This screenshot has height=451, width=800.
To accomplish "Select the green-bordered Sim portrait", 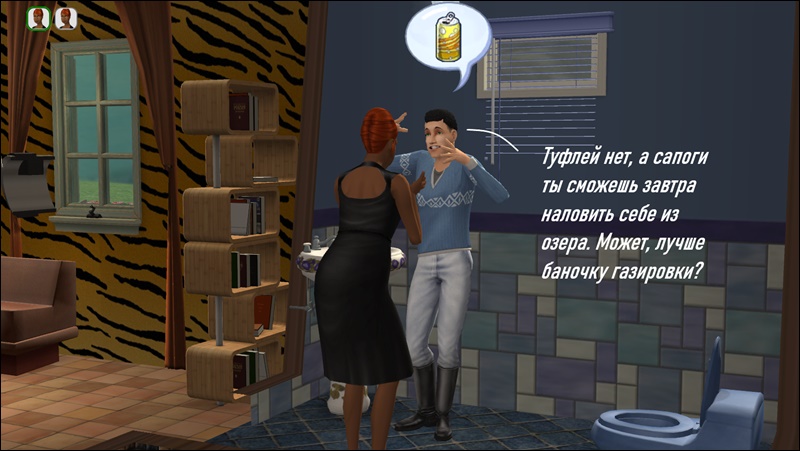I will (39, 18).
